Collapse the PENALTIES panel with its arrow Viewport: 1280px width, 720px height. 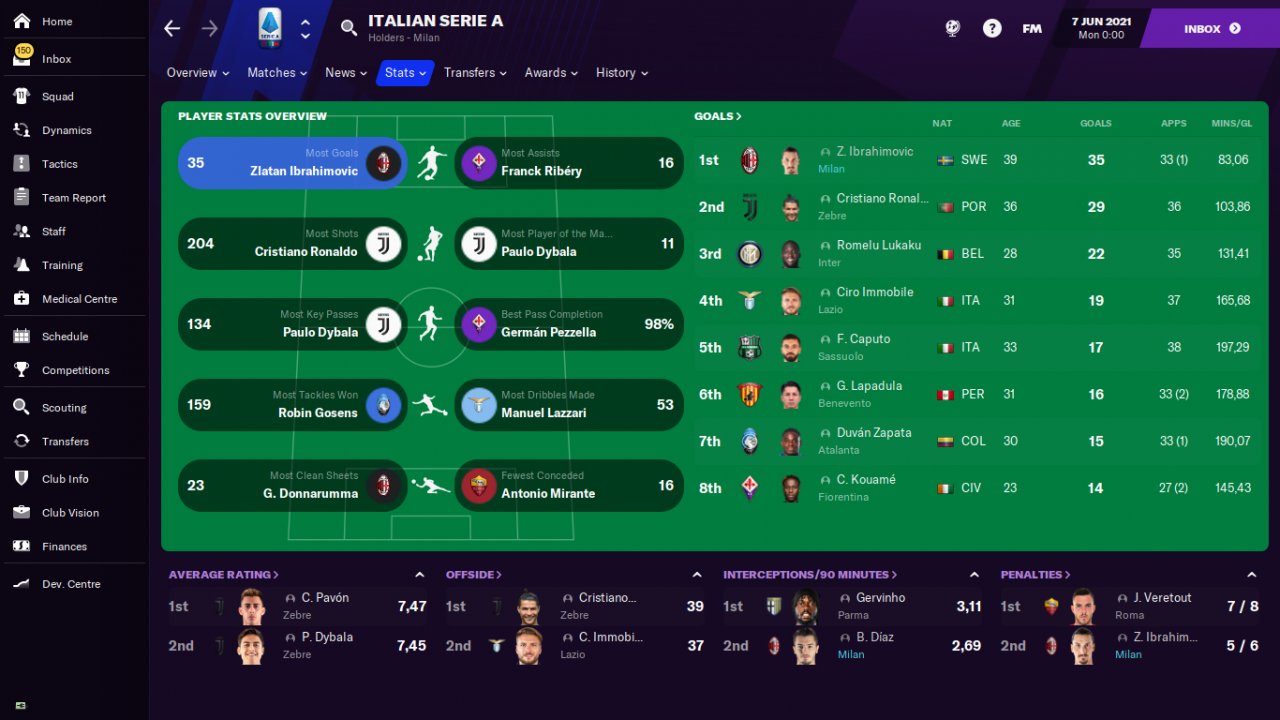1251,575
